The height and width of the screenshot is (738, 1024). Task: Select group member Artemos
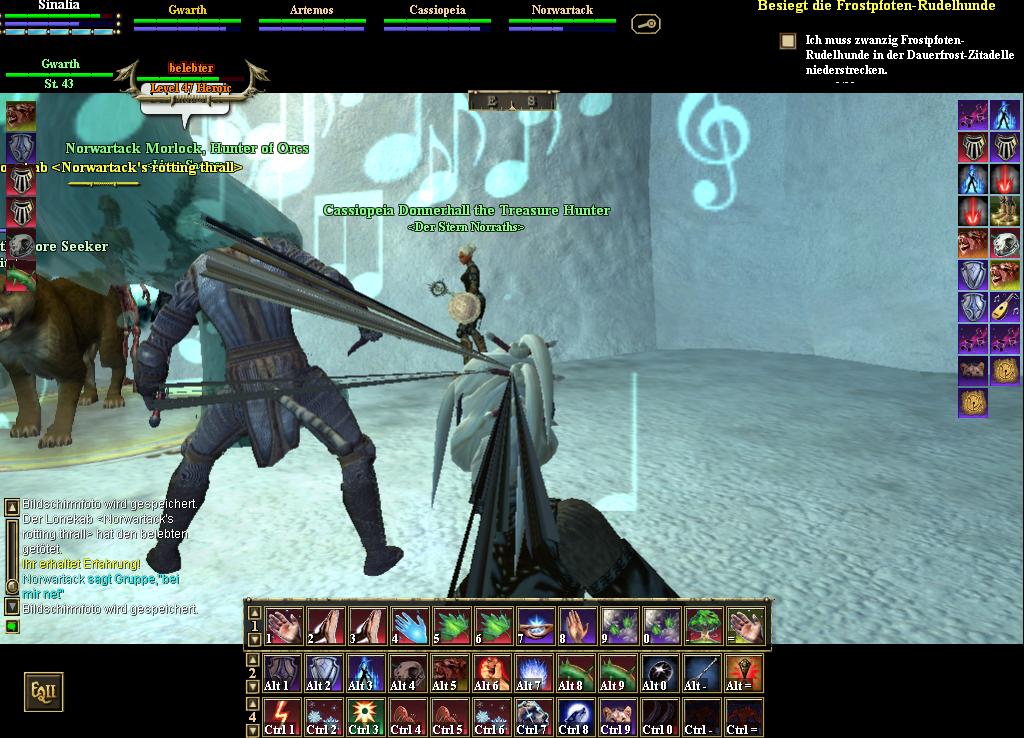coord(311,15)
